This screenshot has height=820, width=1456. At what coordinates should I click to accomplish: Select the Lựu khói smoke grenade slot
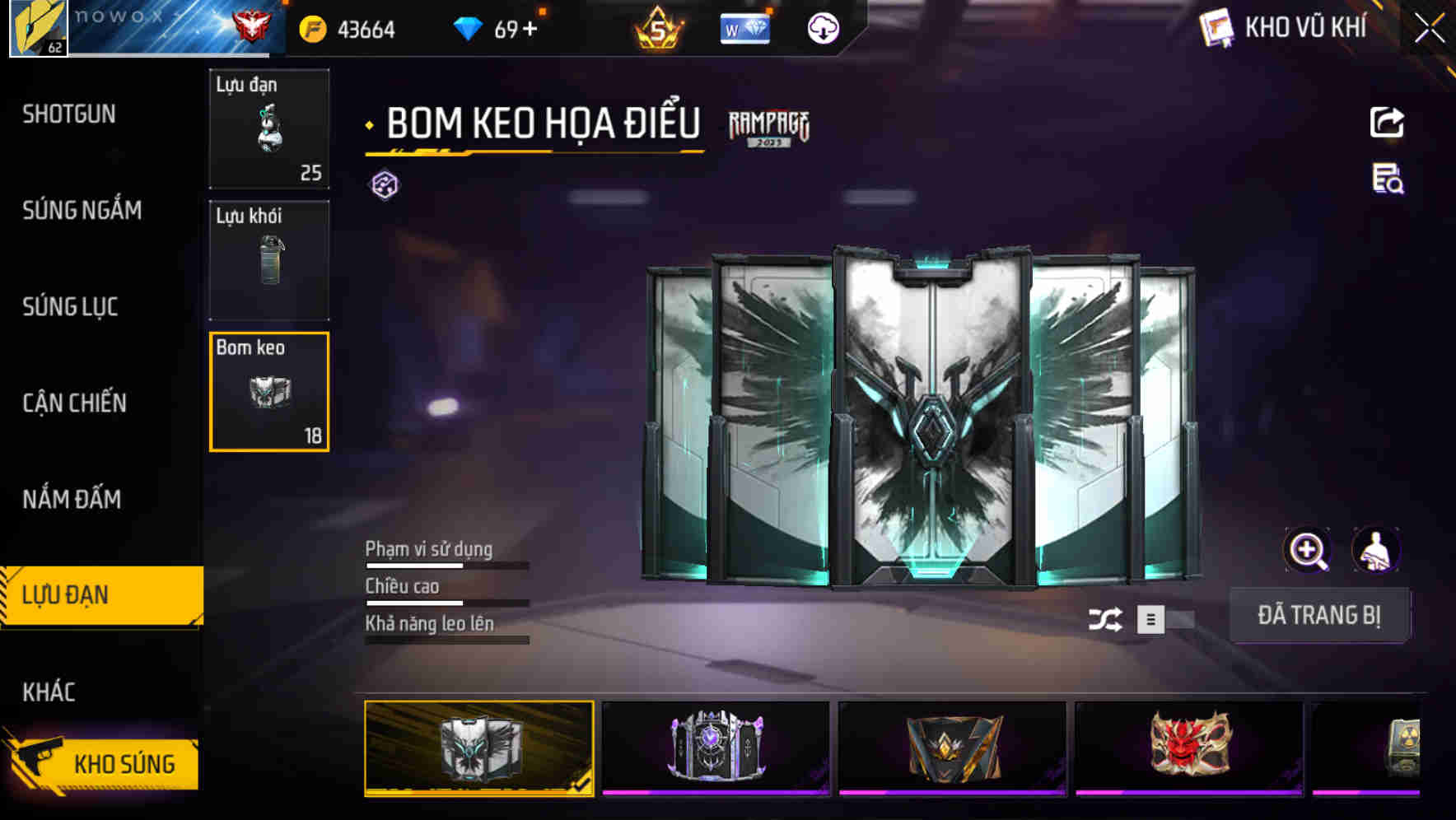[x=268, y=259]
